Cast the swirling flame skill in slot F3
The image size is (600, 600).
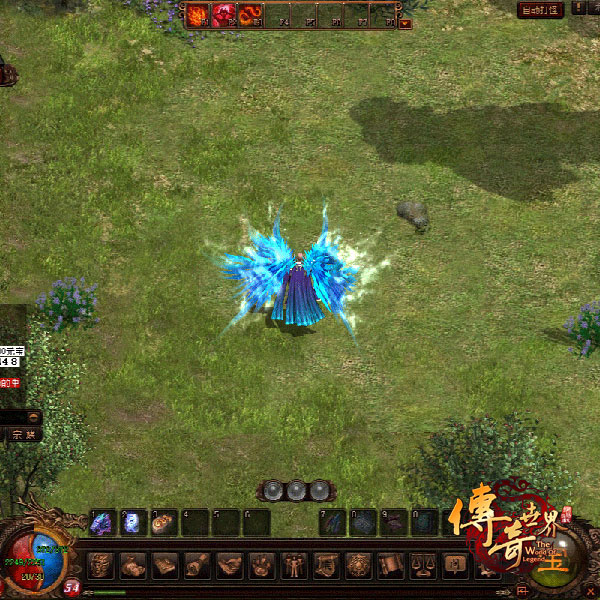tap(250, 15)
